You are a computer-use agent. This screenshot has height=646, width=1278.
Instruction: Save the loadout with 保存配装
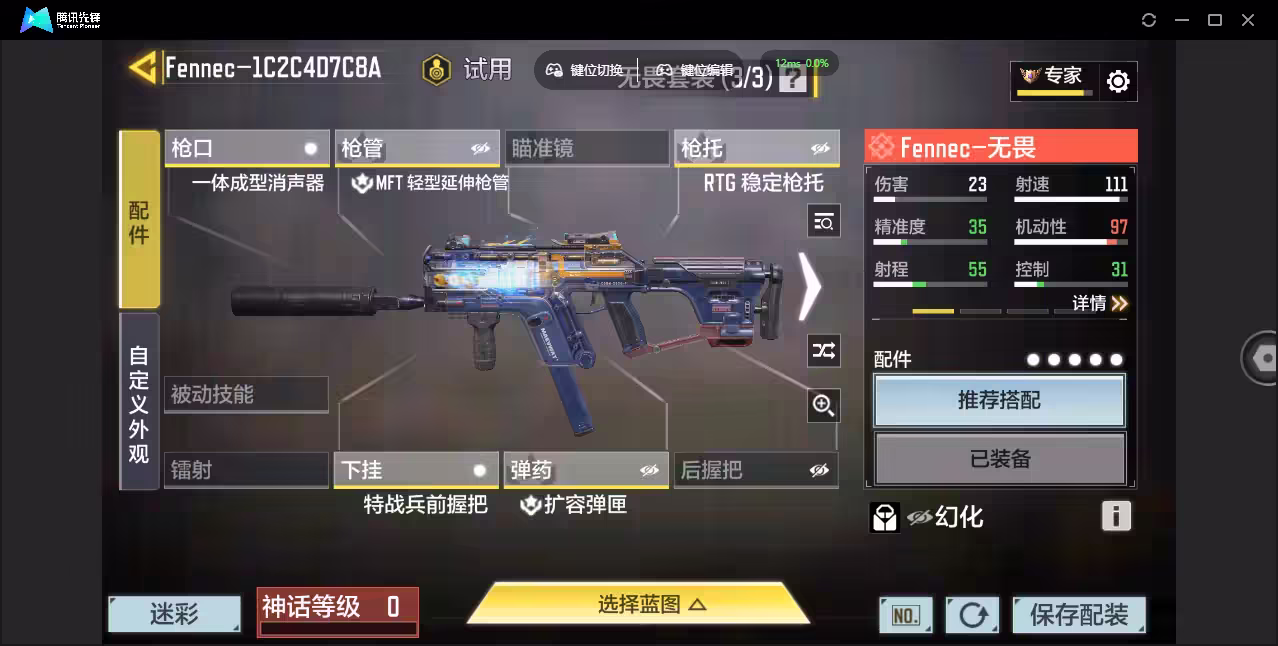[1078, 615]
